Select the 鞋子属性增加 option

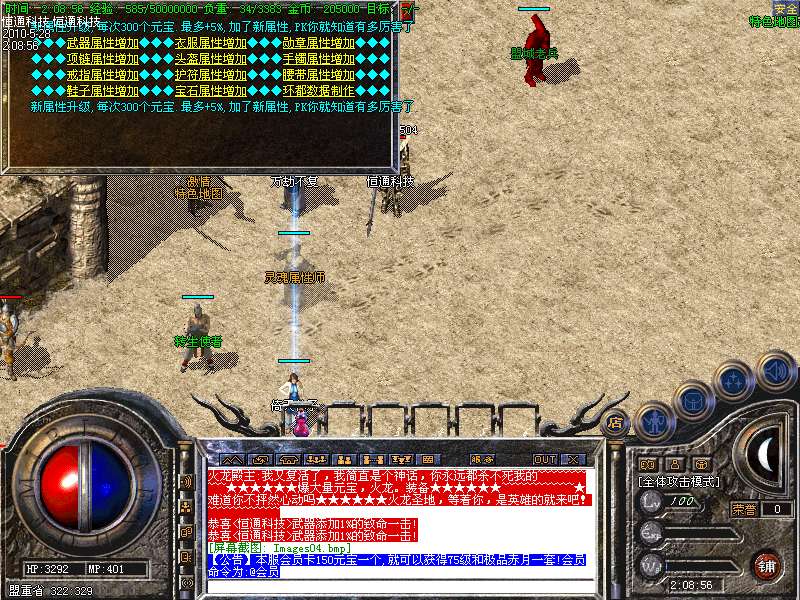coord(102,90)
